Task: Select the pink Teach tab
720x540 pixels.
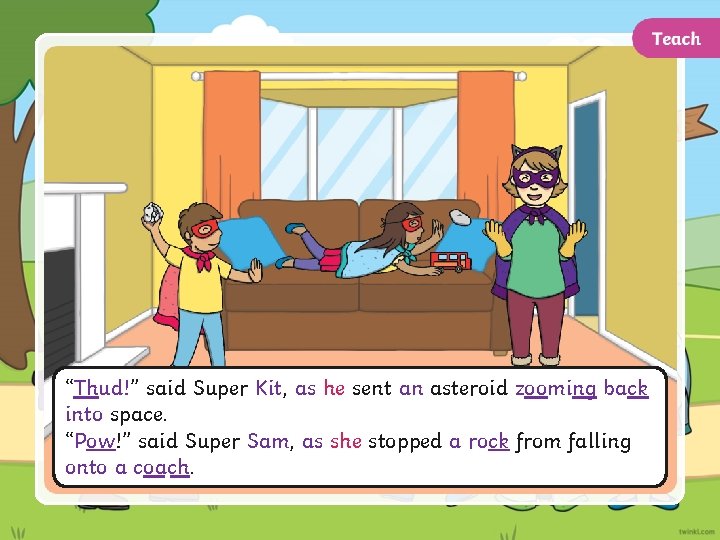Action: pos(676,39)
